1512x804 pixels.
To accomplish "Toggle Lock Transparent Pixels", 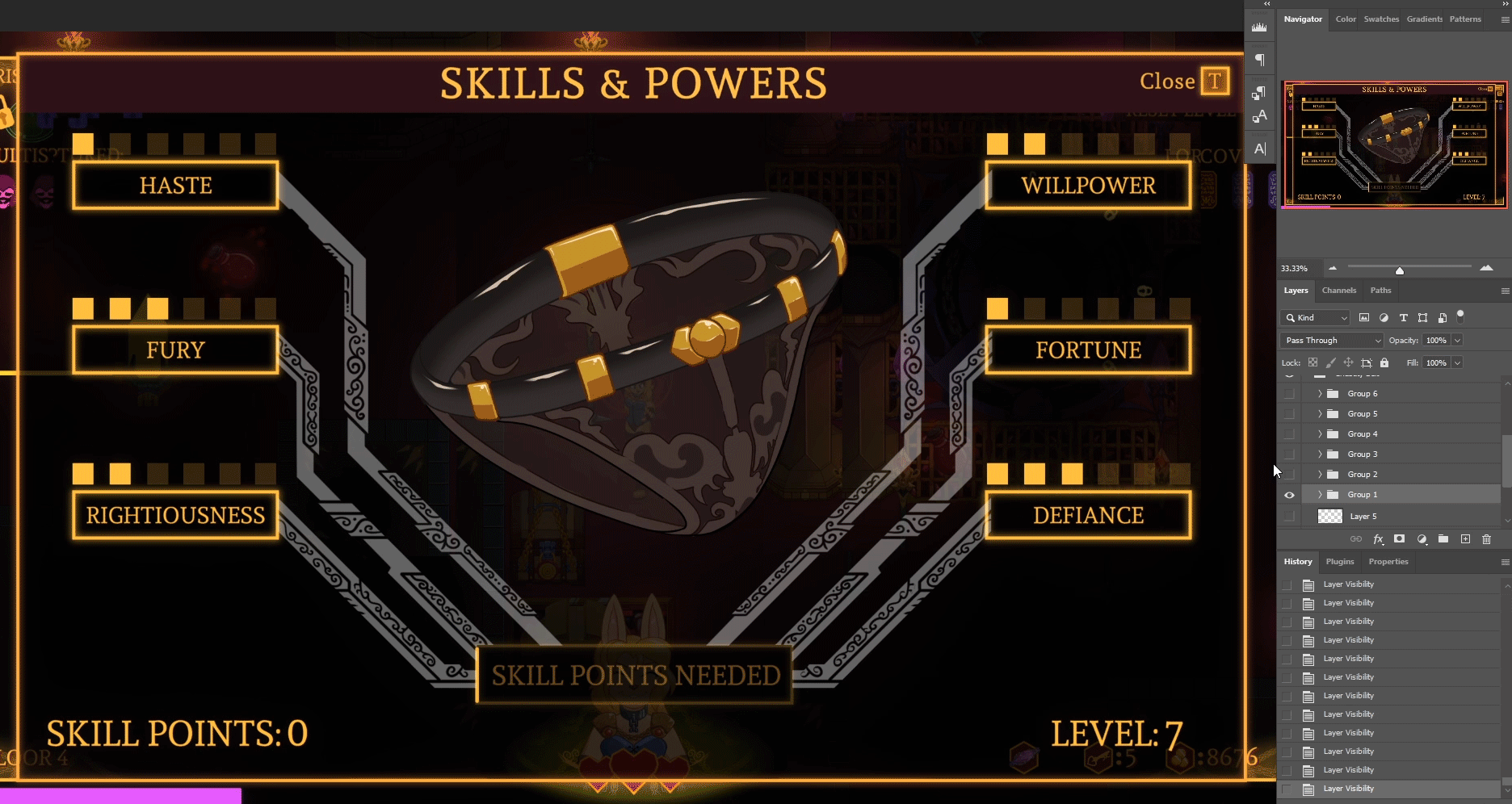I will point(1313,362).
